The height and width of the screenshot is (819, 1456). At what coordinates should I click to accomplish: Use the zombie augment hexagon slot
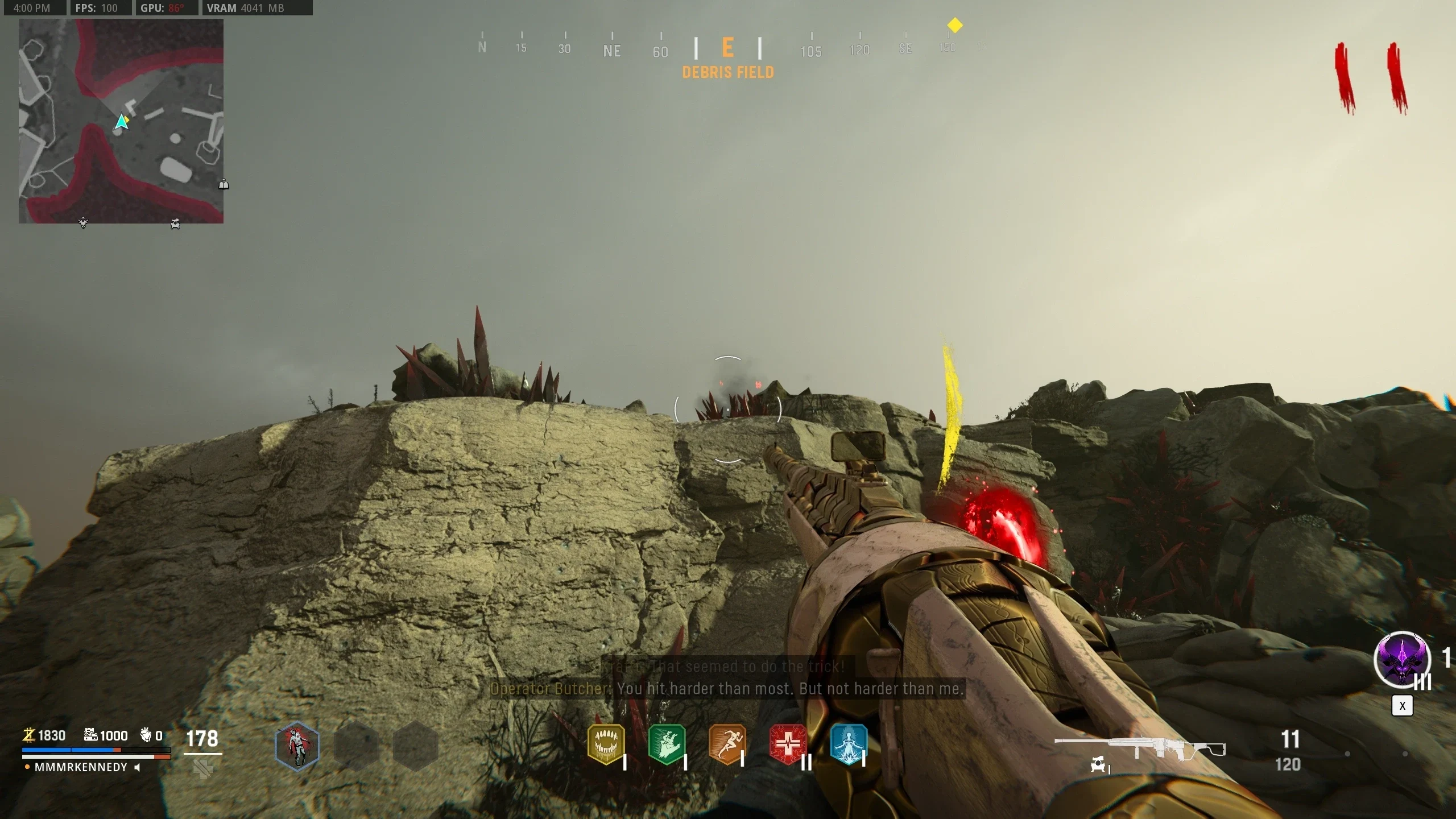297,745
